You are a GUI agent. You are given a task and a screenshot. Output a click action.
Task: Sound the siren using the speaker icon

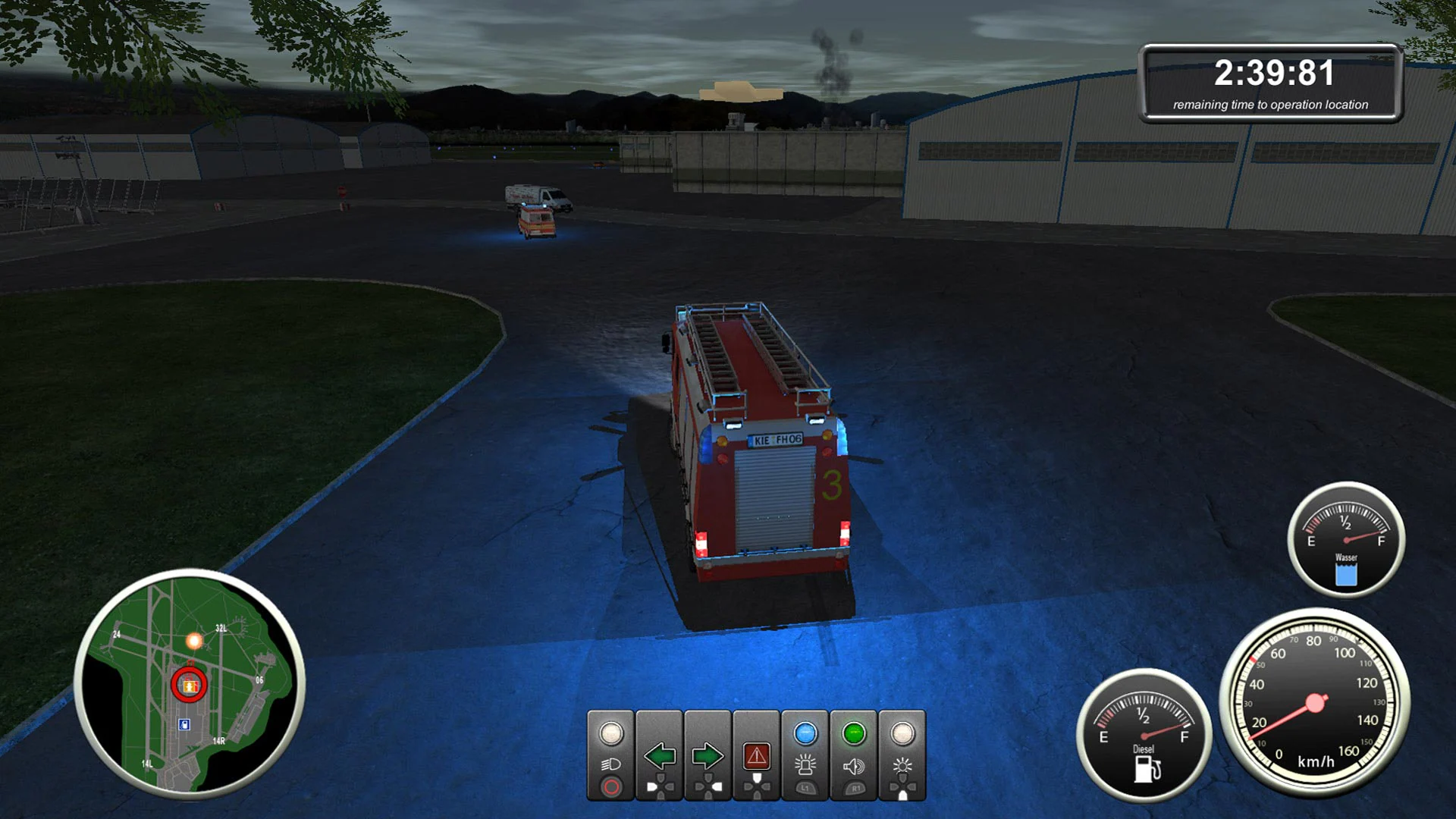[853, 766]
